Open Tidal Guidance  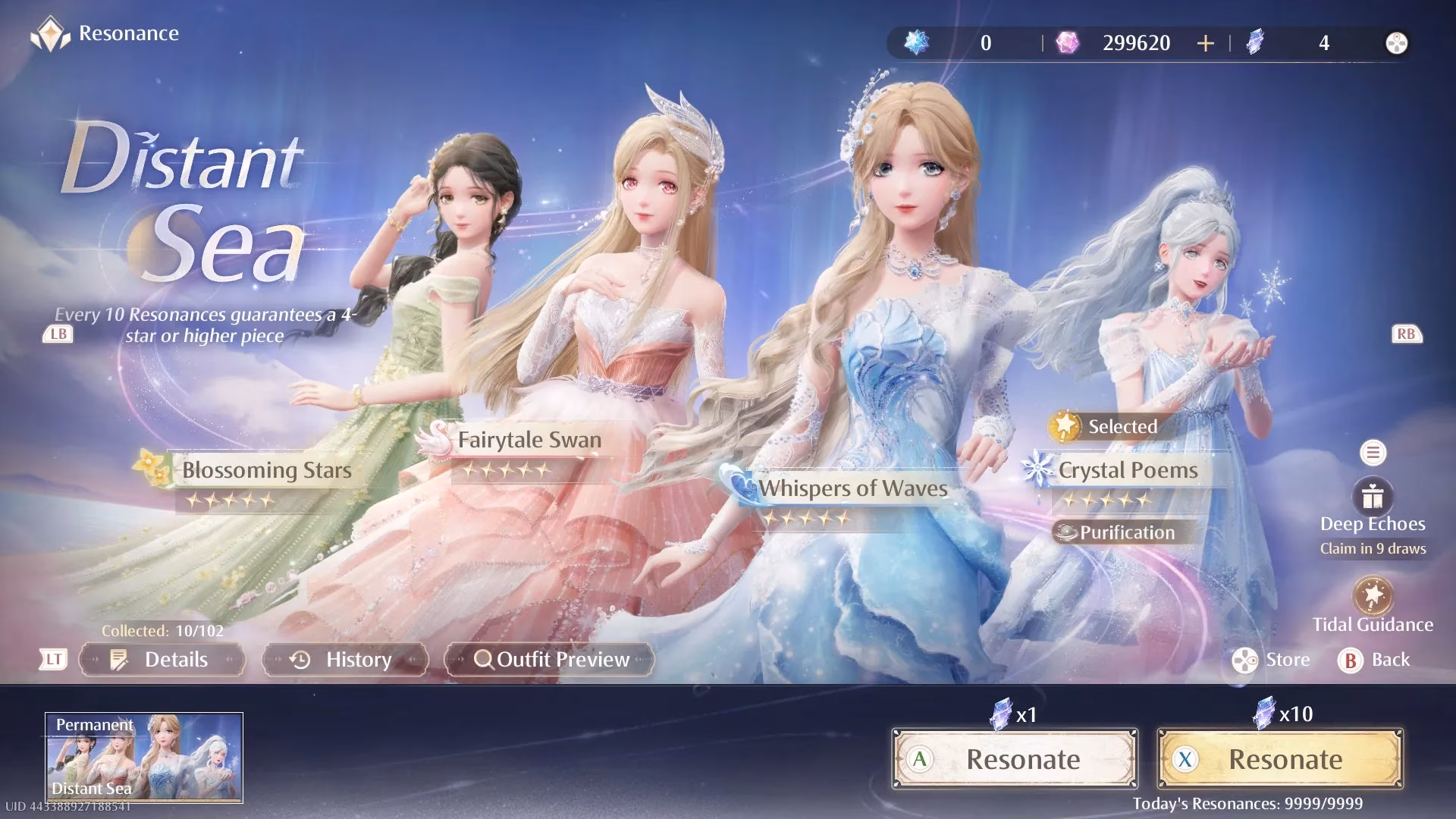pyautogui.click(x=1373, y=597)
